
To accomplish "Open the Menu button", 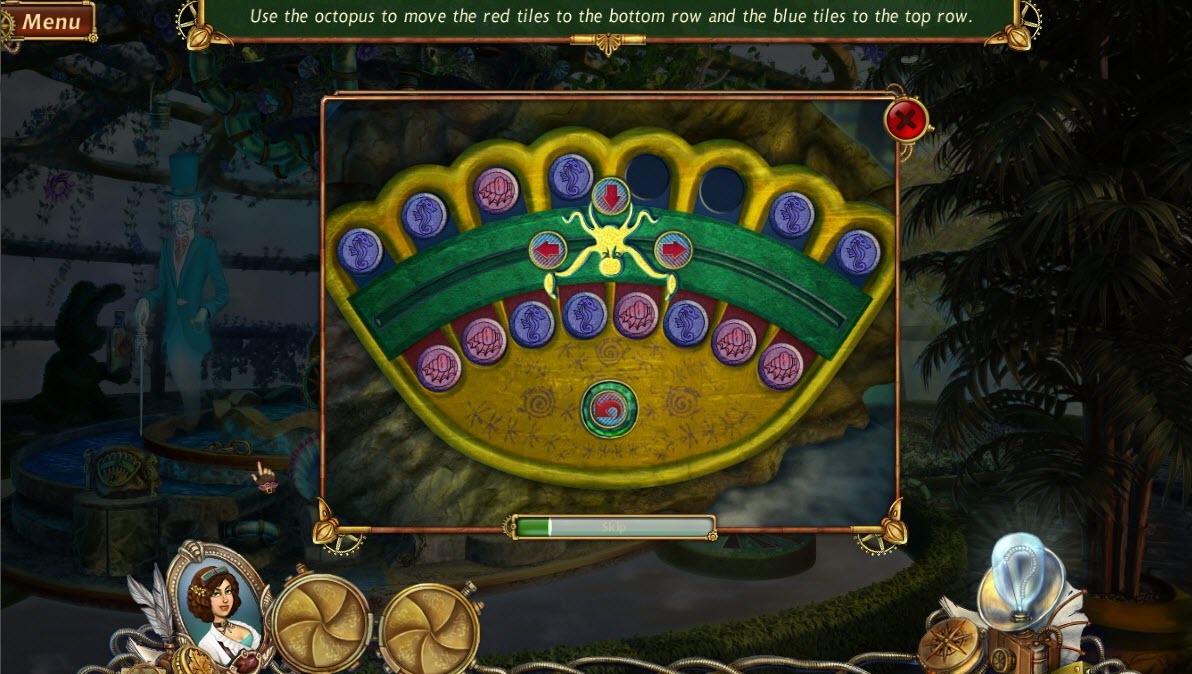I will tap(50, 20).
